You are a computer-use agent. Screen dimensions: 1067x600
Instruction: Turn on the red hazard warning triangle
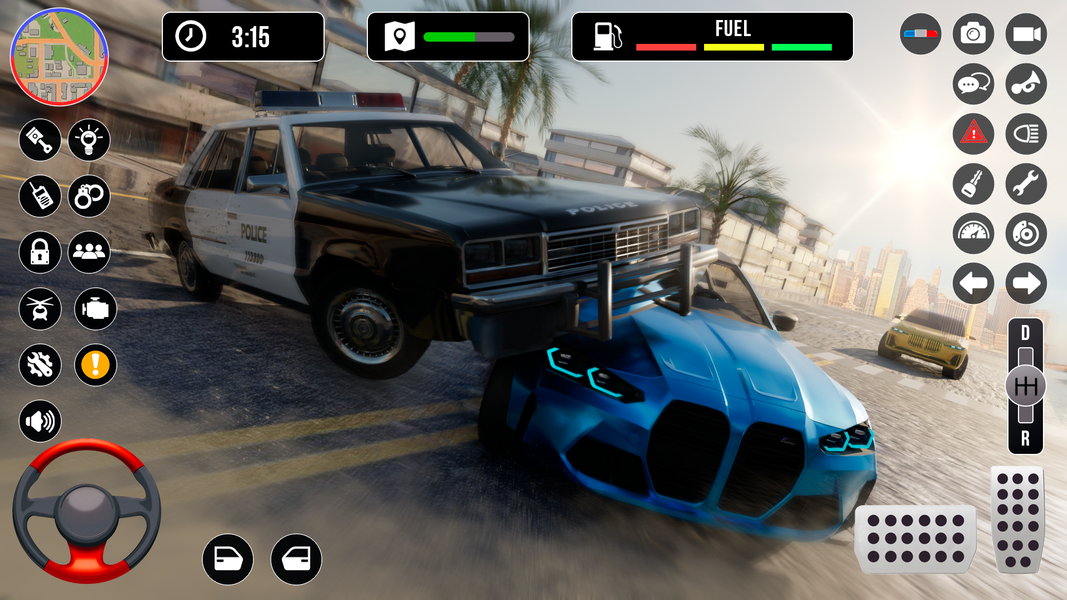973,133
